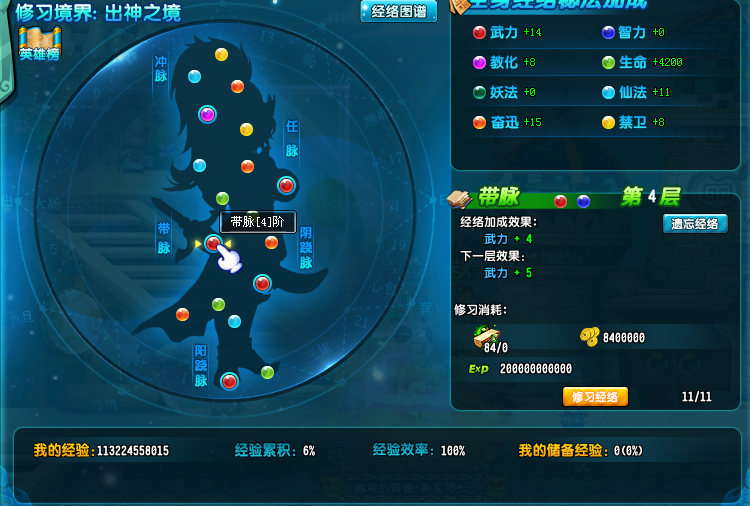Click the 遗忘经络 forget meridian button
This screenshot has width=750, height=506.
[695, 224]
